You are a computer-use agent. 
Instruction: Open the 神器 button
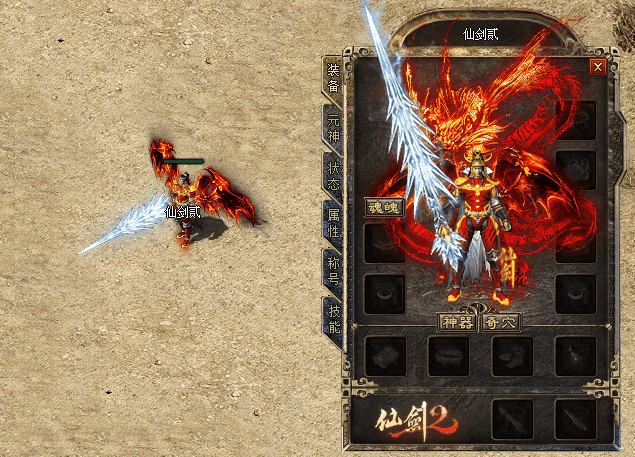457,322
